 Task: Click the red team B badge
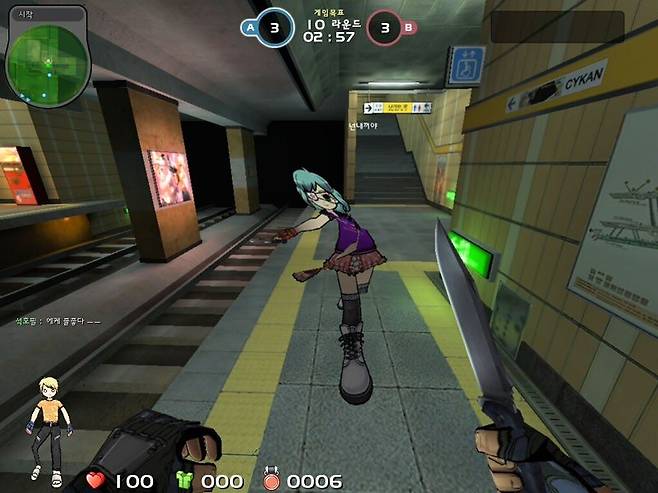point(407,28)
